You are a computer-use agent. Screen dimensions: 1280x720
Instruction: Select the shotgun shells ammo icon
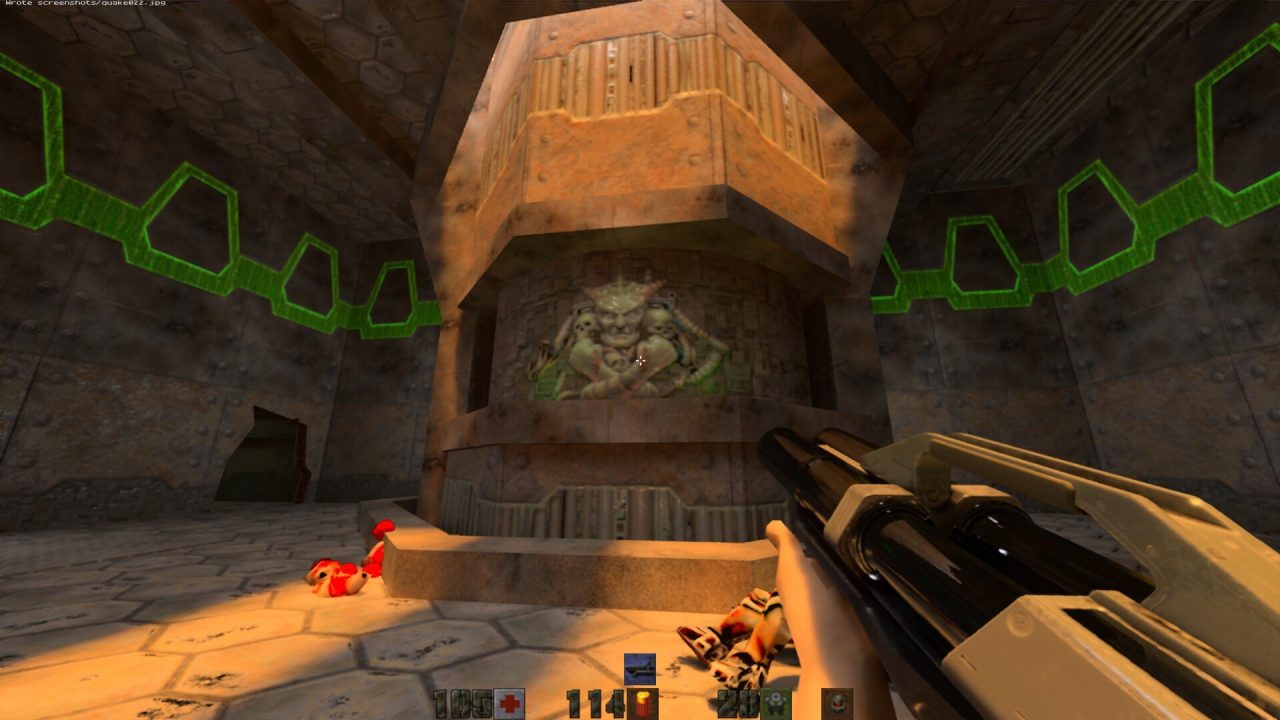click(642, 704)
